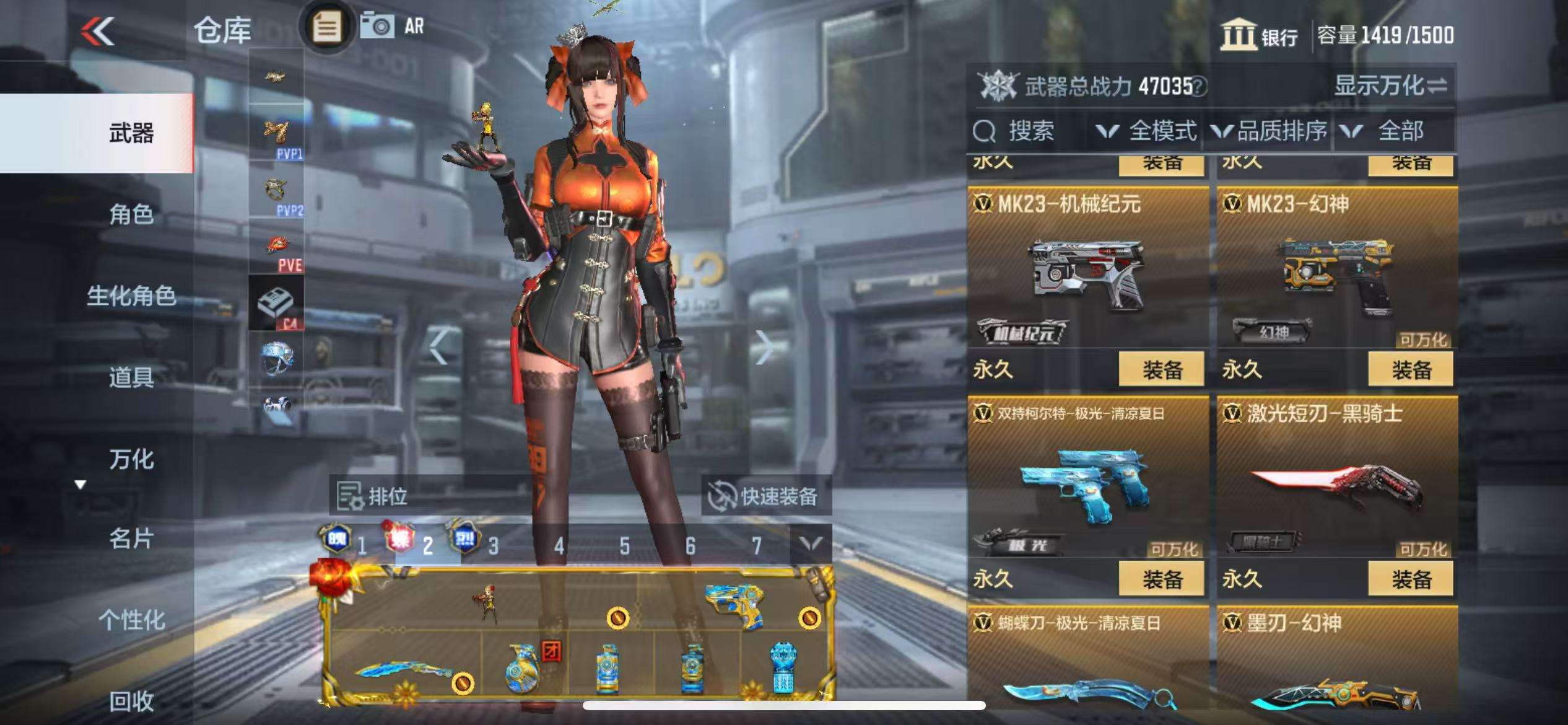This screenshot has width=1568, height=725.
Task: Open the 万化 category
Action: (x=131, y=459)
